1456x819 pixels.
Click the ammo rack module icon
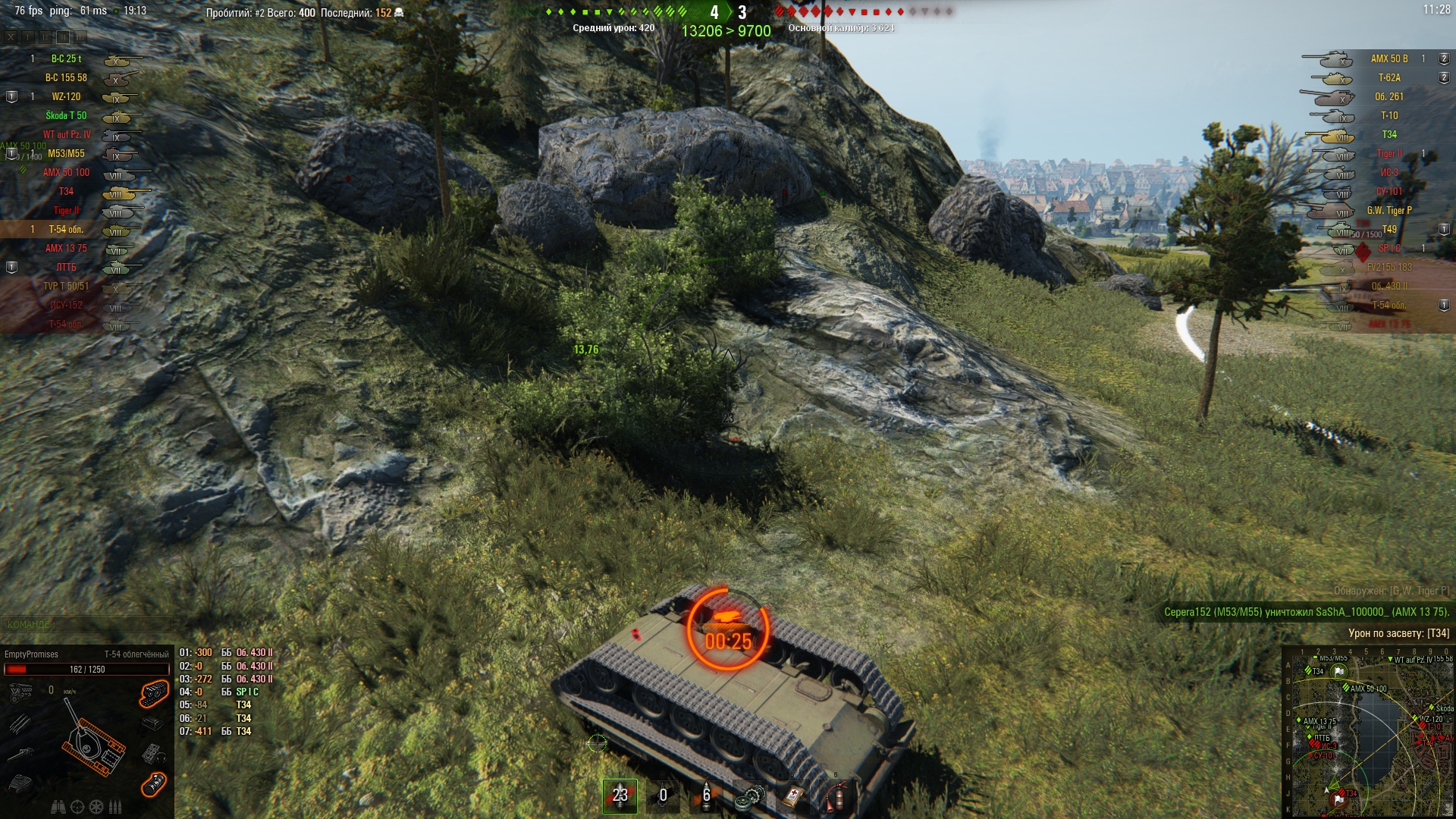pos(20,723)
